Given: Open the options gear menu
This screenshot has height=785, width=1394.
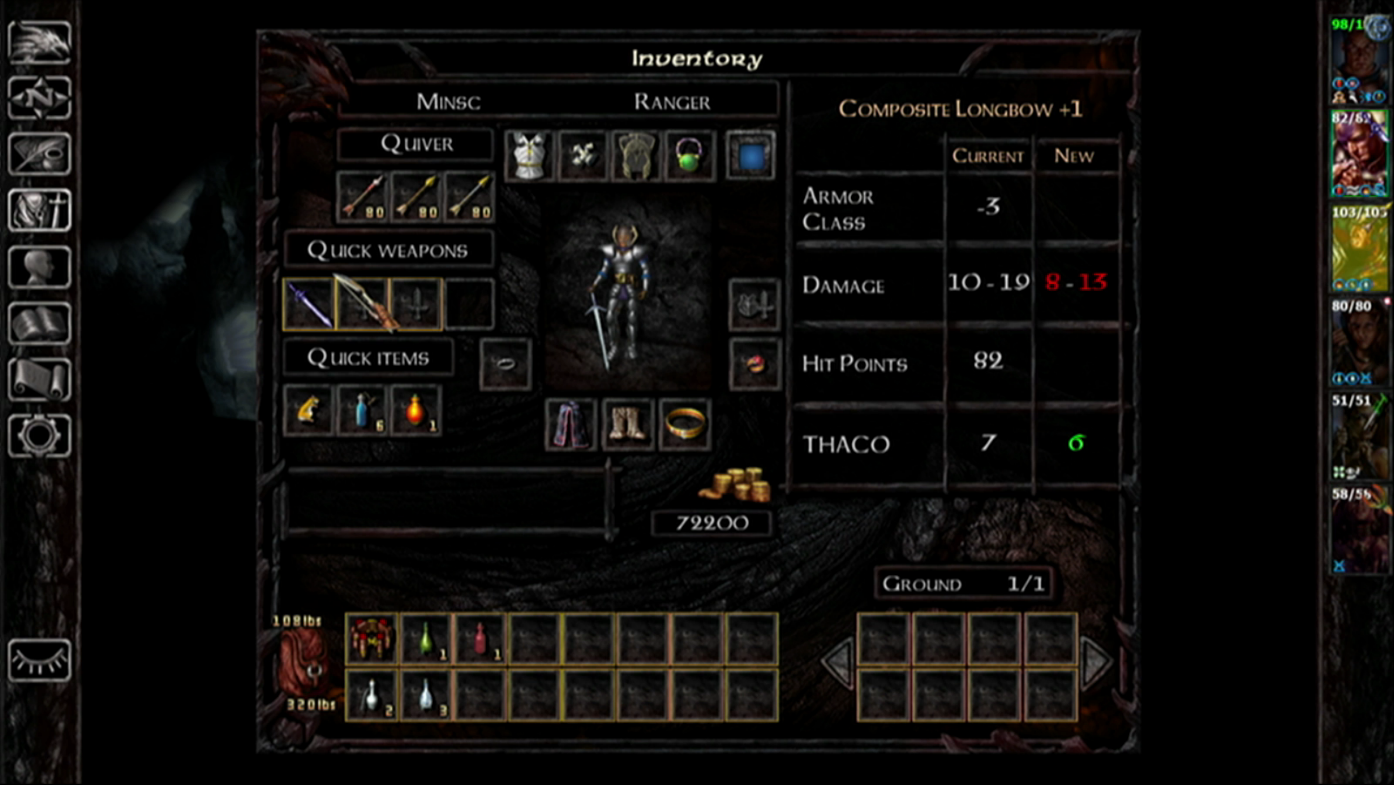Looking at the screenshot, I should click(x=40, y=436).
